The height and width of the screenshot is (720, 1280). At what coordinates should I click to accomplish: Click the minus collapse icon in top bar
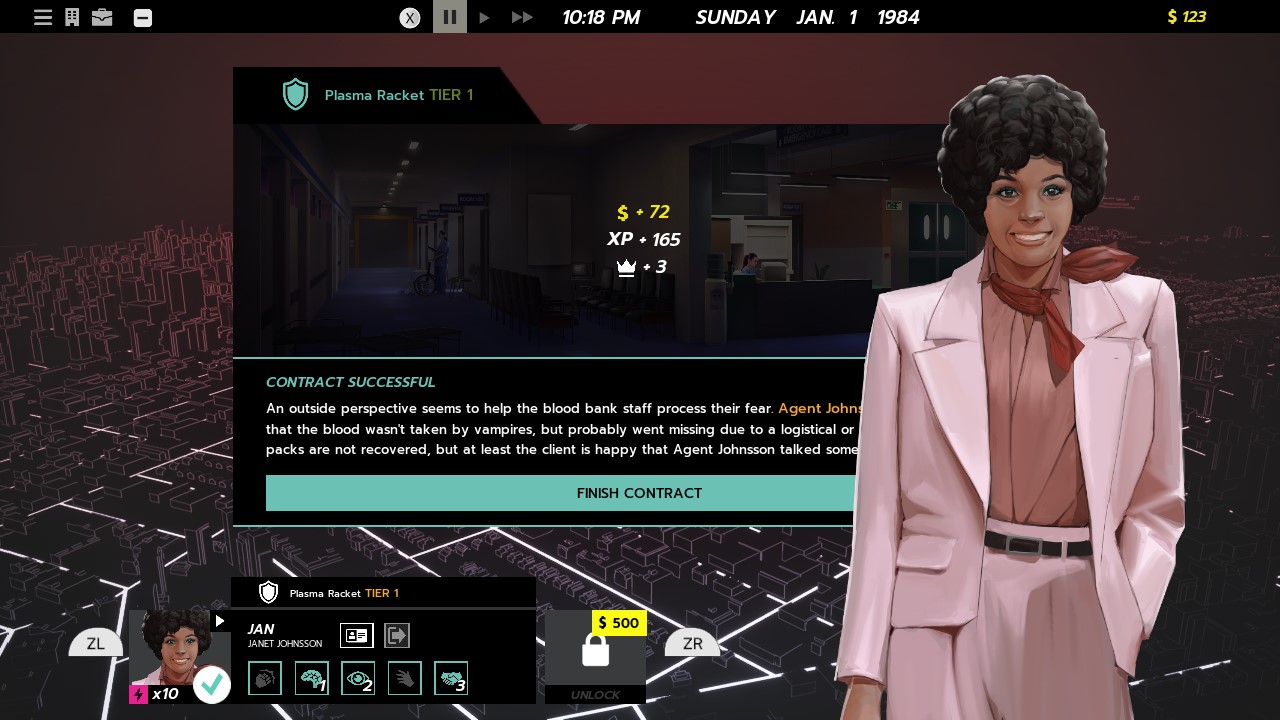click(142, 17)
